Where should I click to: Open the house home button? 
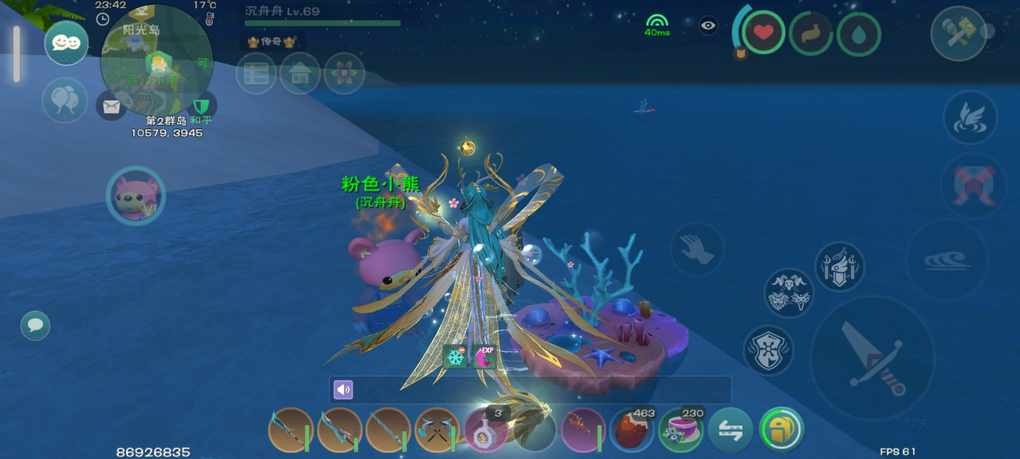pos(300,74)
